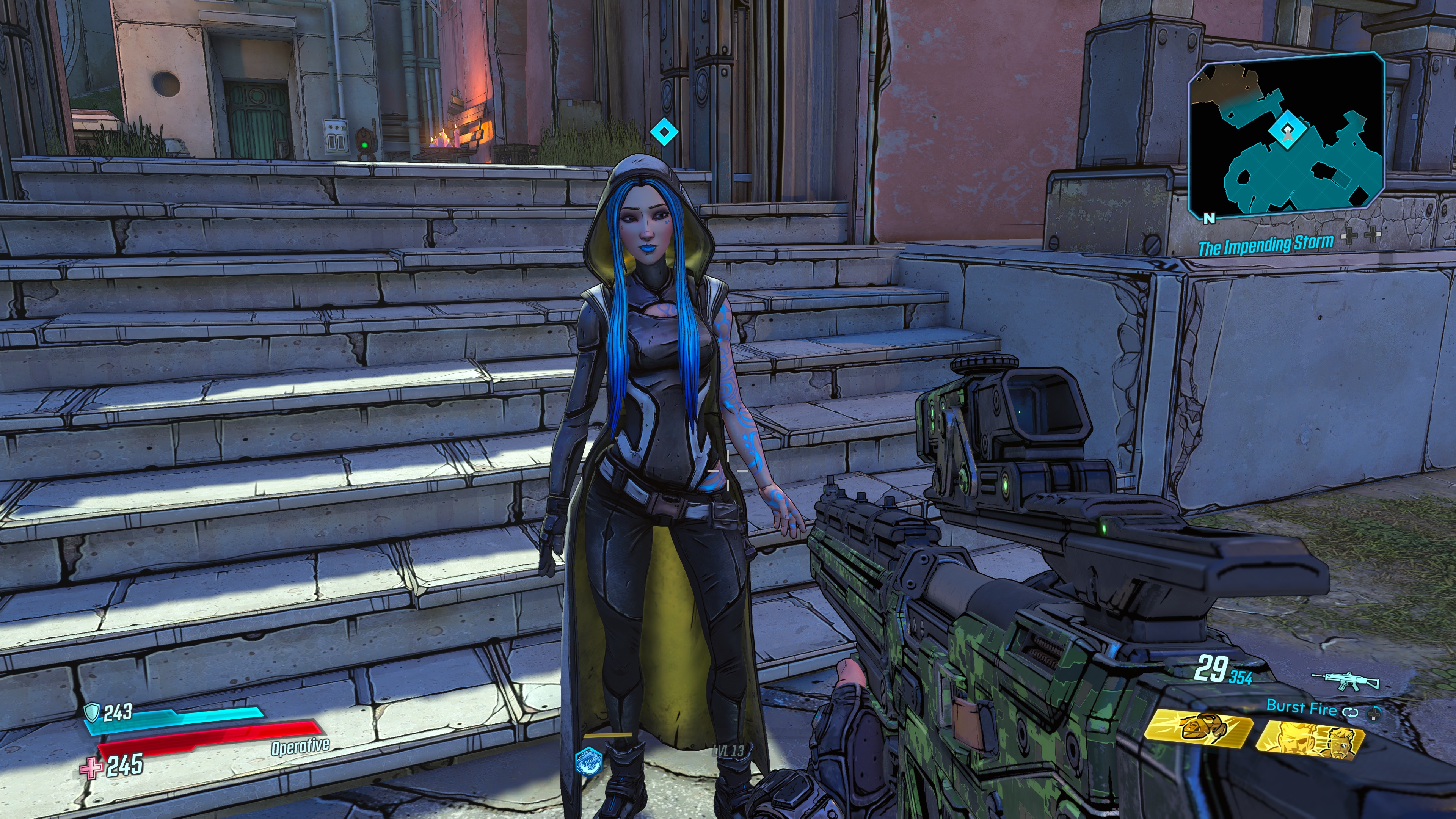The image size is (1456, 819).
Task: Click the blue diamond waypoint marker
Action: 664,132
